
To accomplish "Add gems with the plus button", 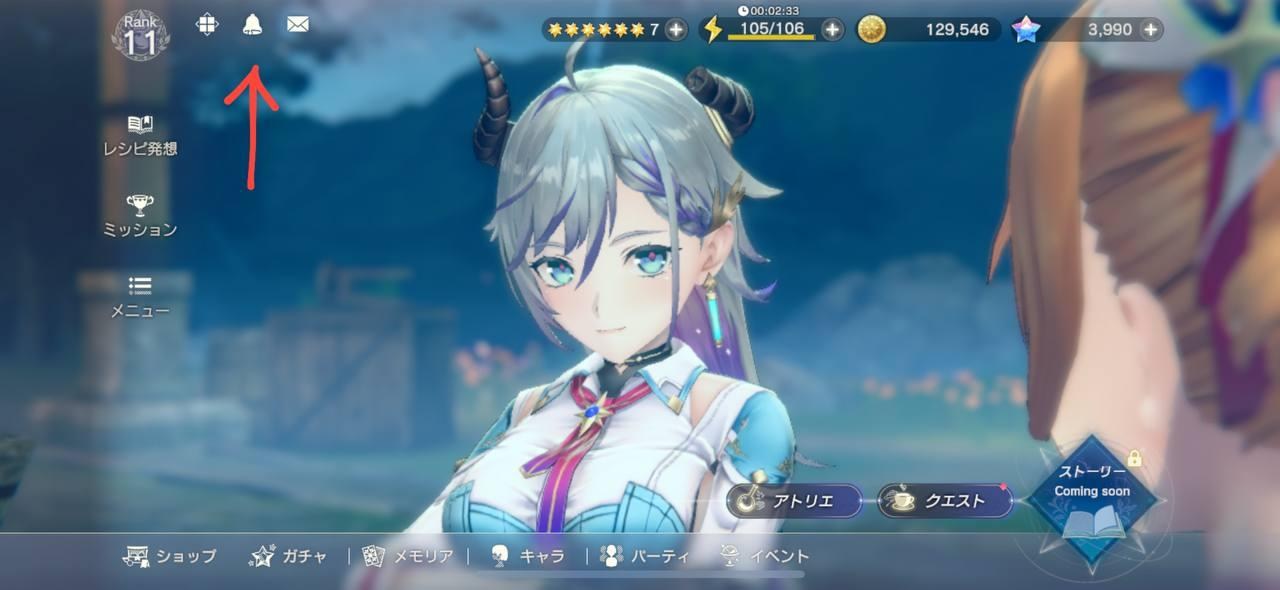I will 1151,29.
